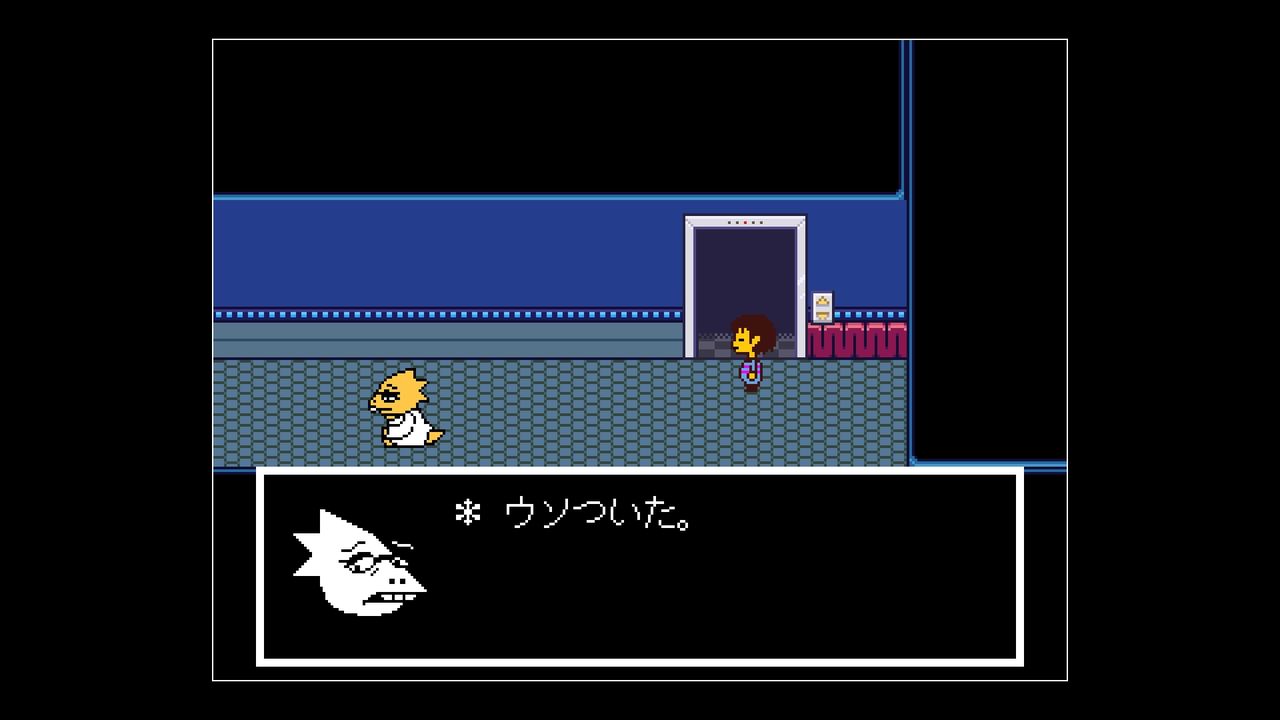Click the elevator door entrance
This screenshot has height=720, width=1280.
(x=744, y=285)
